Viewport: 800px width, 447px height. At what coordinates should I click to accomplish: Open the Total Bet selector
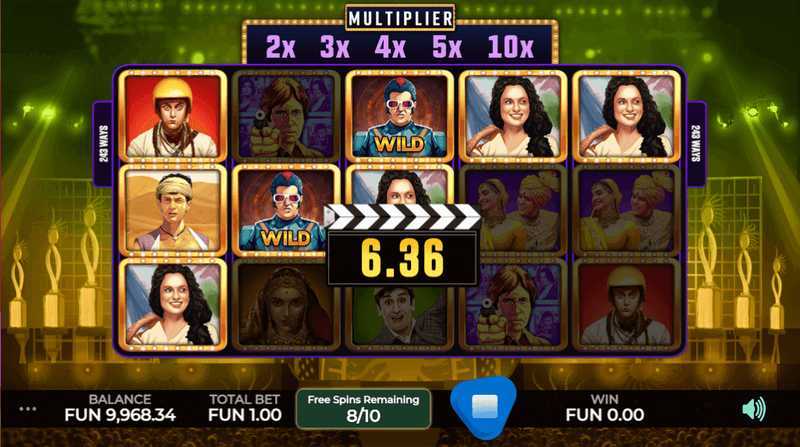(x=237, y=406)
